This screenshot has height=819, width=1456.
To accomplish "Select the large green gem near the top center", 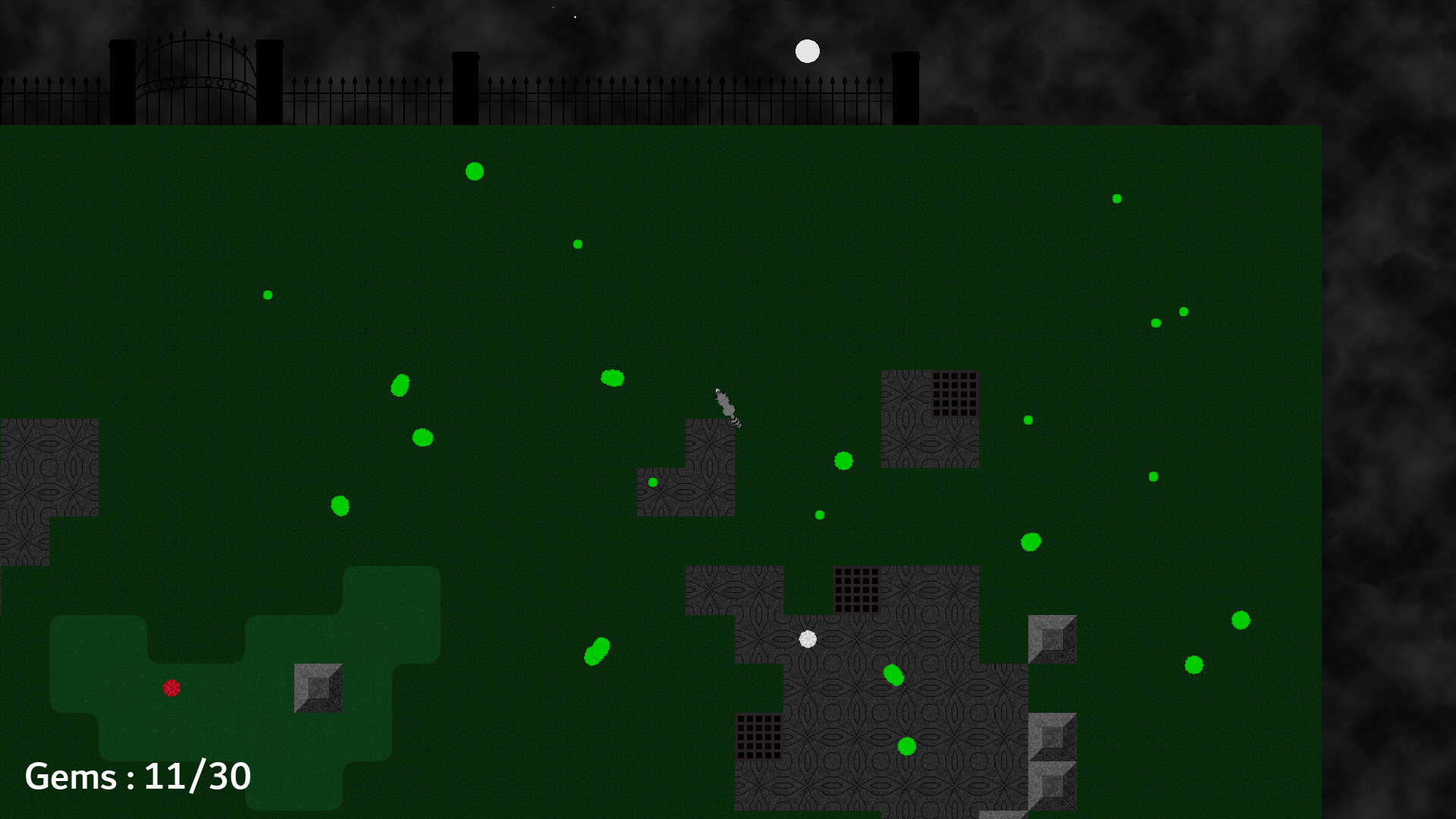I will tap(475, 171).
